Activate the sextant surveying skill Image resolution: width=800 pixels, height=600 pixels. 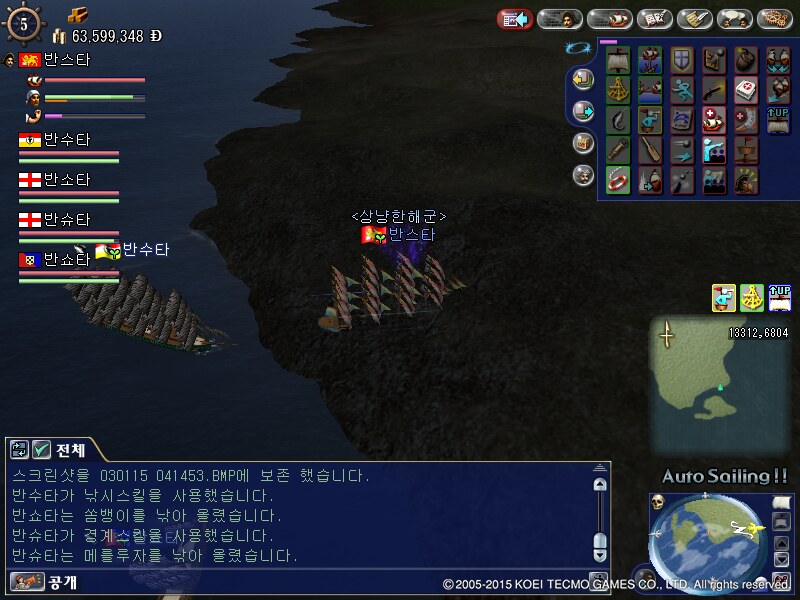point(619,90)
